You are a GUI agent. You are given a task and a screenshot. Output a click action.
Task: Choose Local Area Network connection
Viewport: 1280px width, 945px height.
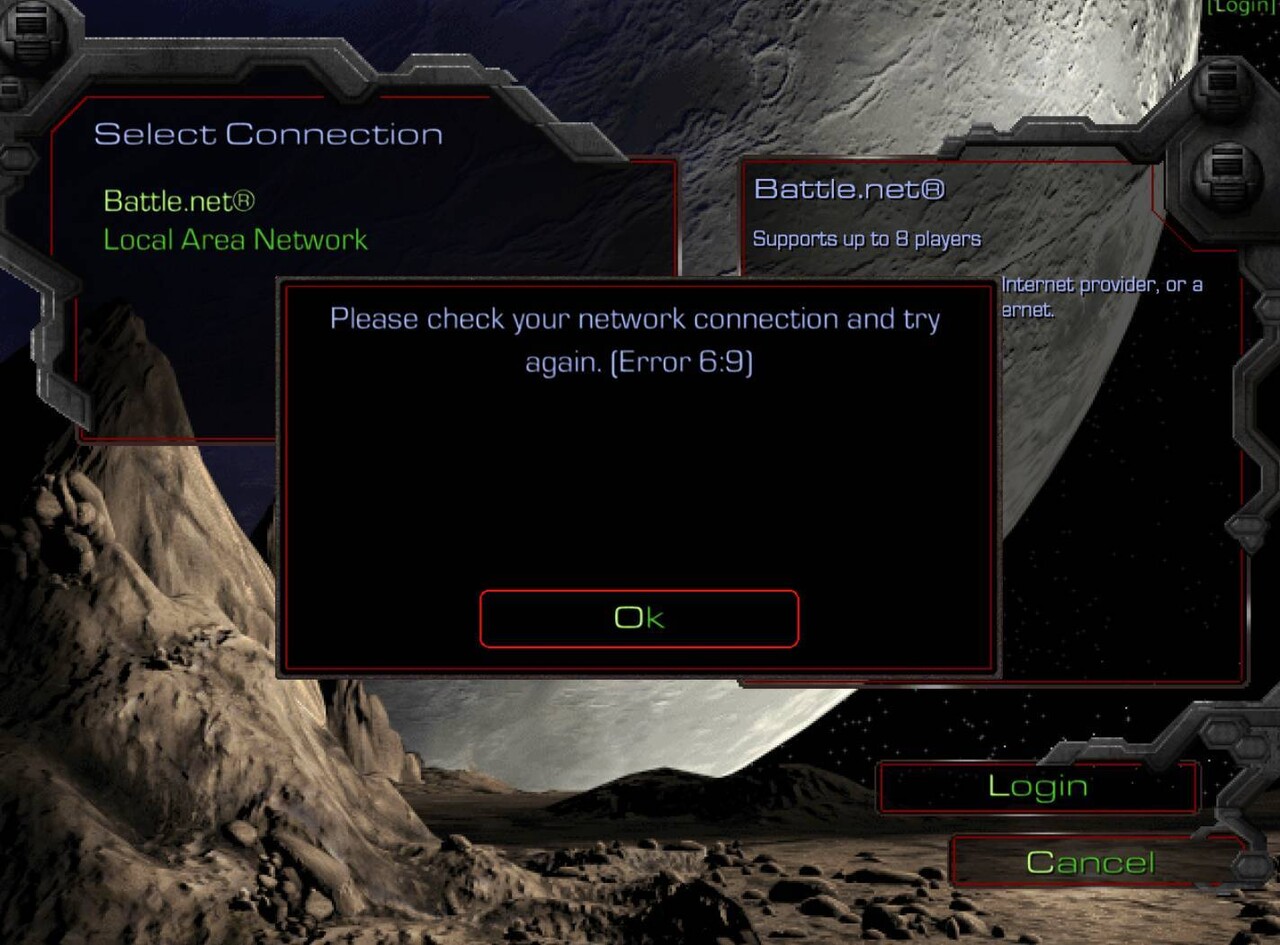(x=235, y=240)
